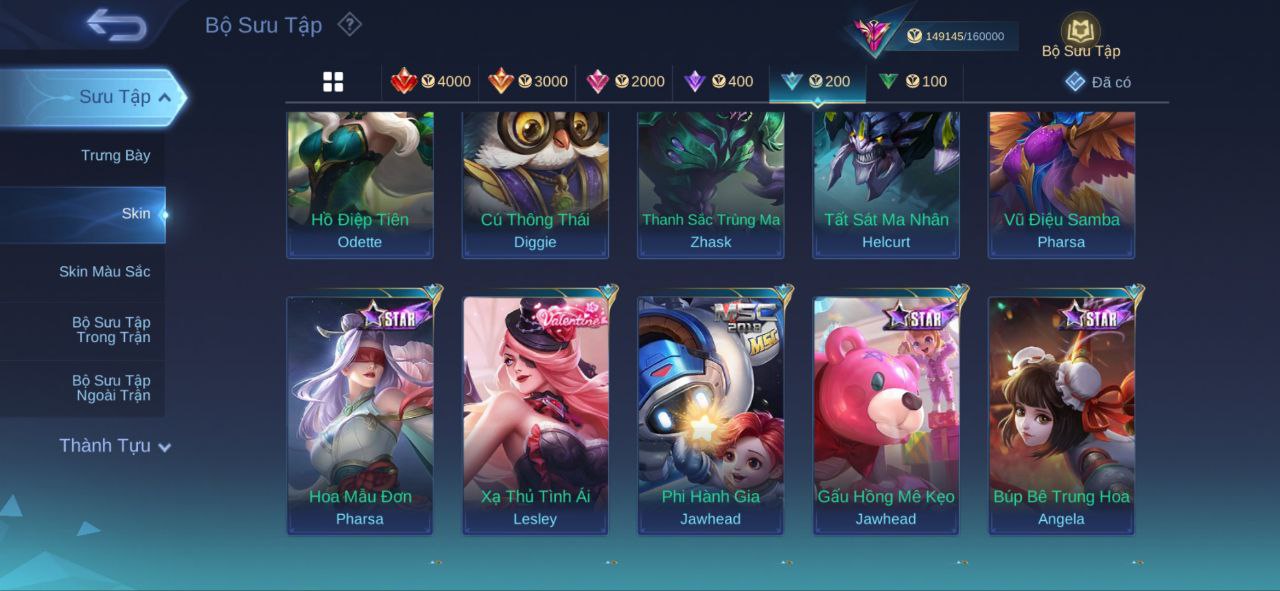The height and width of the screenshot is (591, 1280).
Task: Toggle the Đã có owned filter
Action: 1098,82
